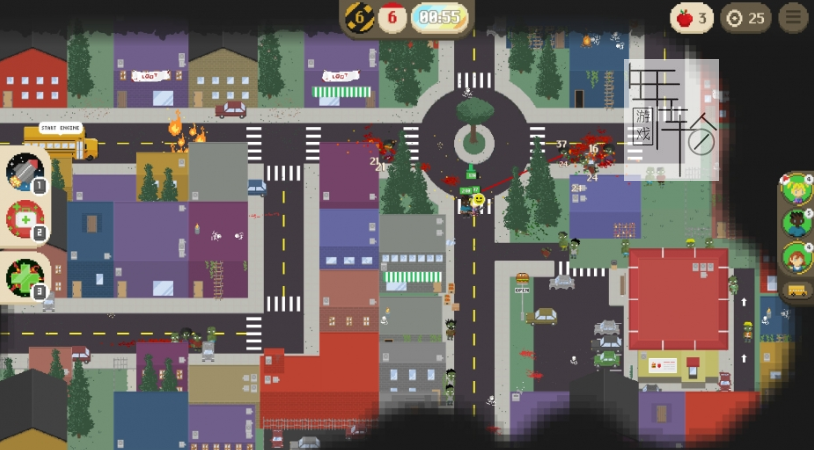The image size is (814, 450).
Task: Use the red medkit ability
Action: [23, 219]
